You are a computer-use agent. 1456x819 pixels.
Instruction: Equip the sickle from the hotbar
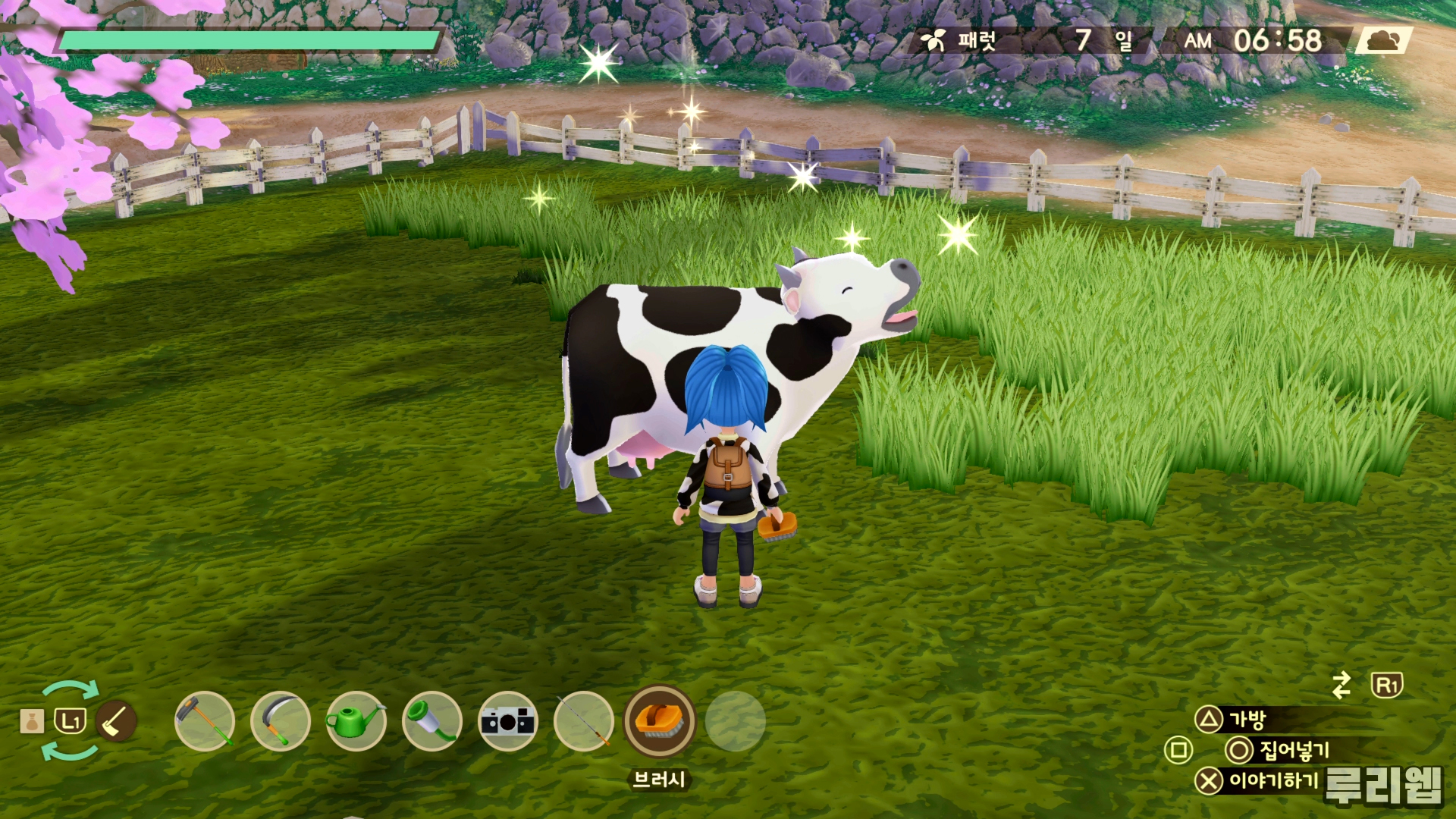[281, 720]
